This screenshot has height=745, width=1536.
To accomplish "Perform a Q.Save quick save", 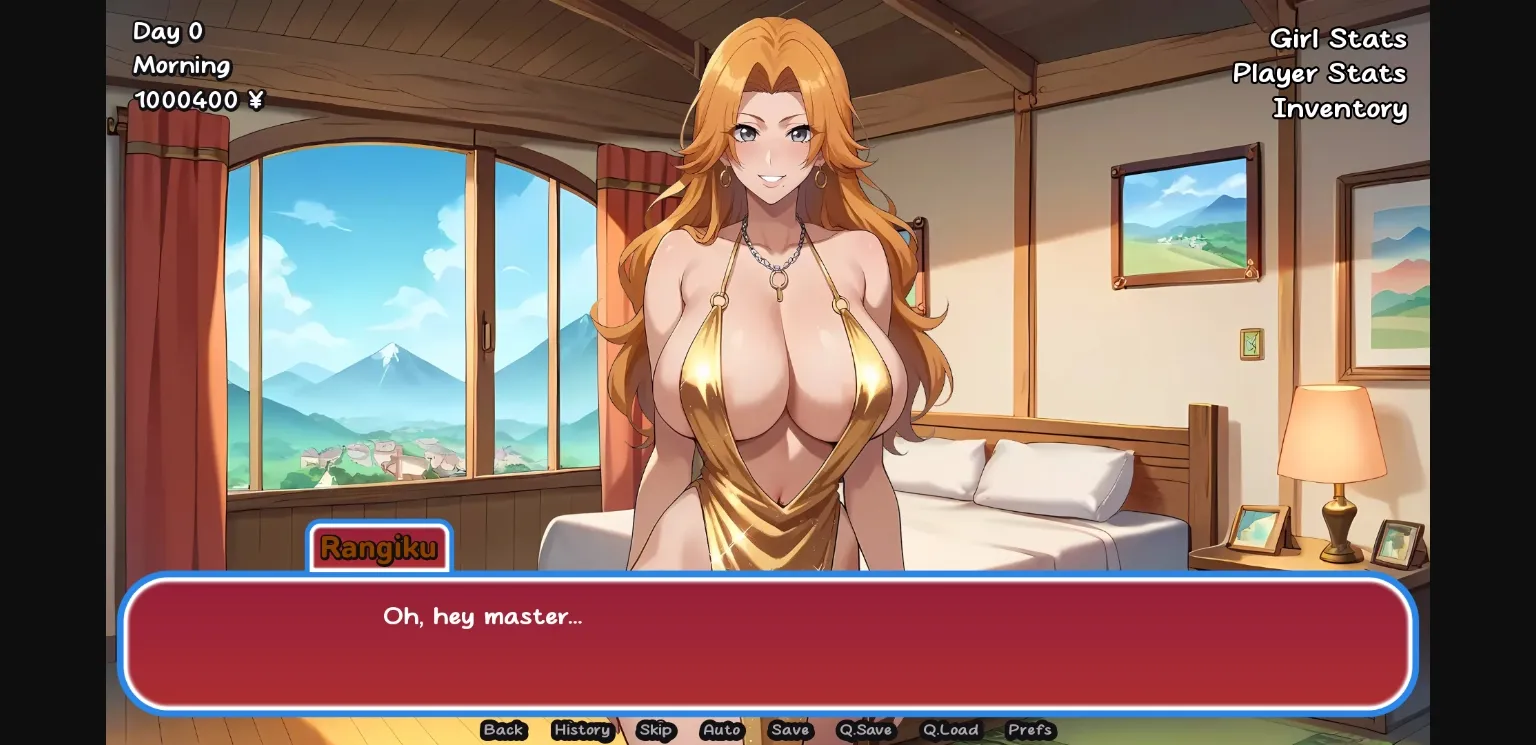I will tap(865, 731).
